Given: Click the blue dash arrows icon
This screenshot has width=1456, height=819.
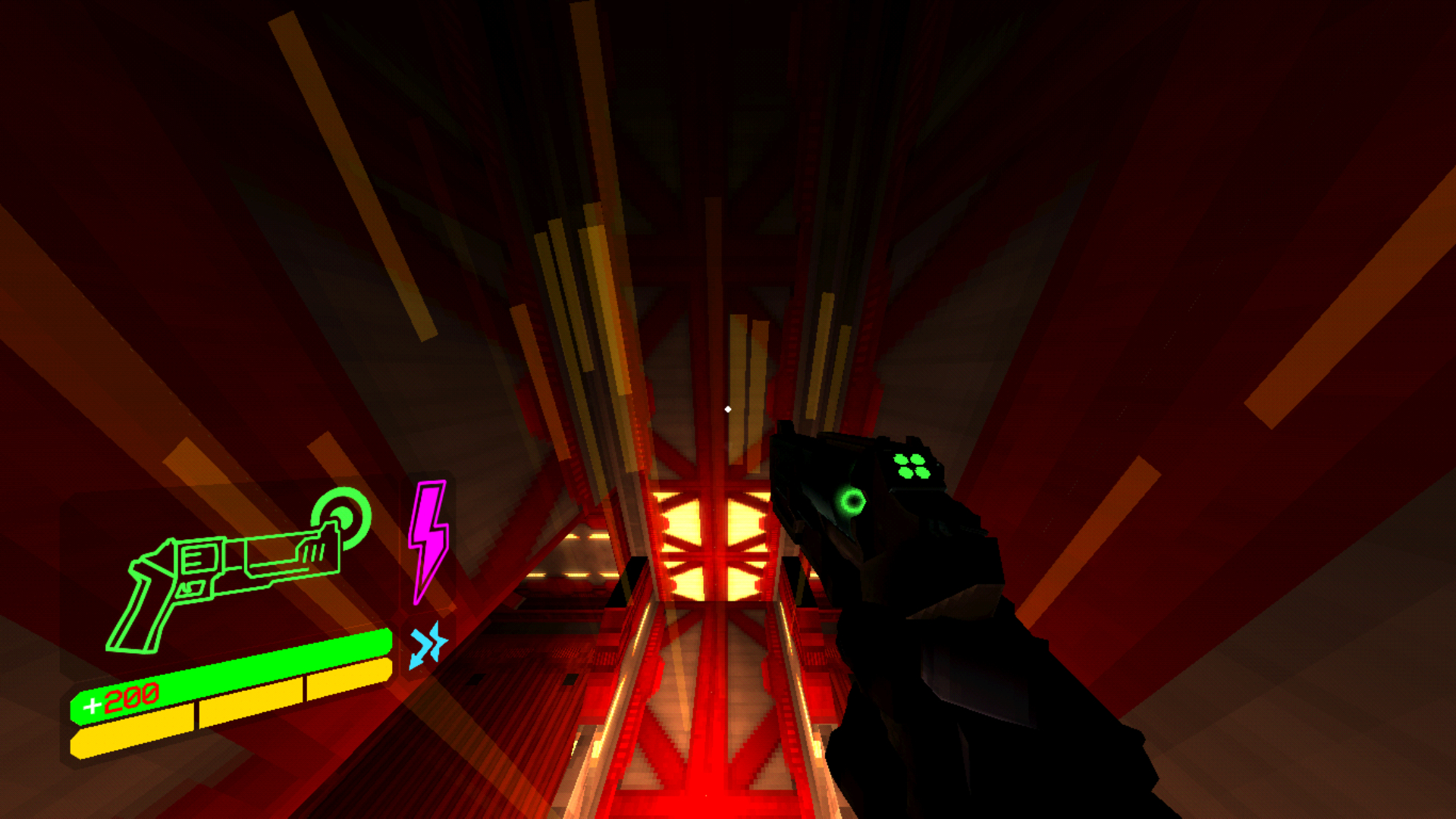Looking at the screenshot, I should [428, 645].
